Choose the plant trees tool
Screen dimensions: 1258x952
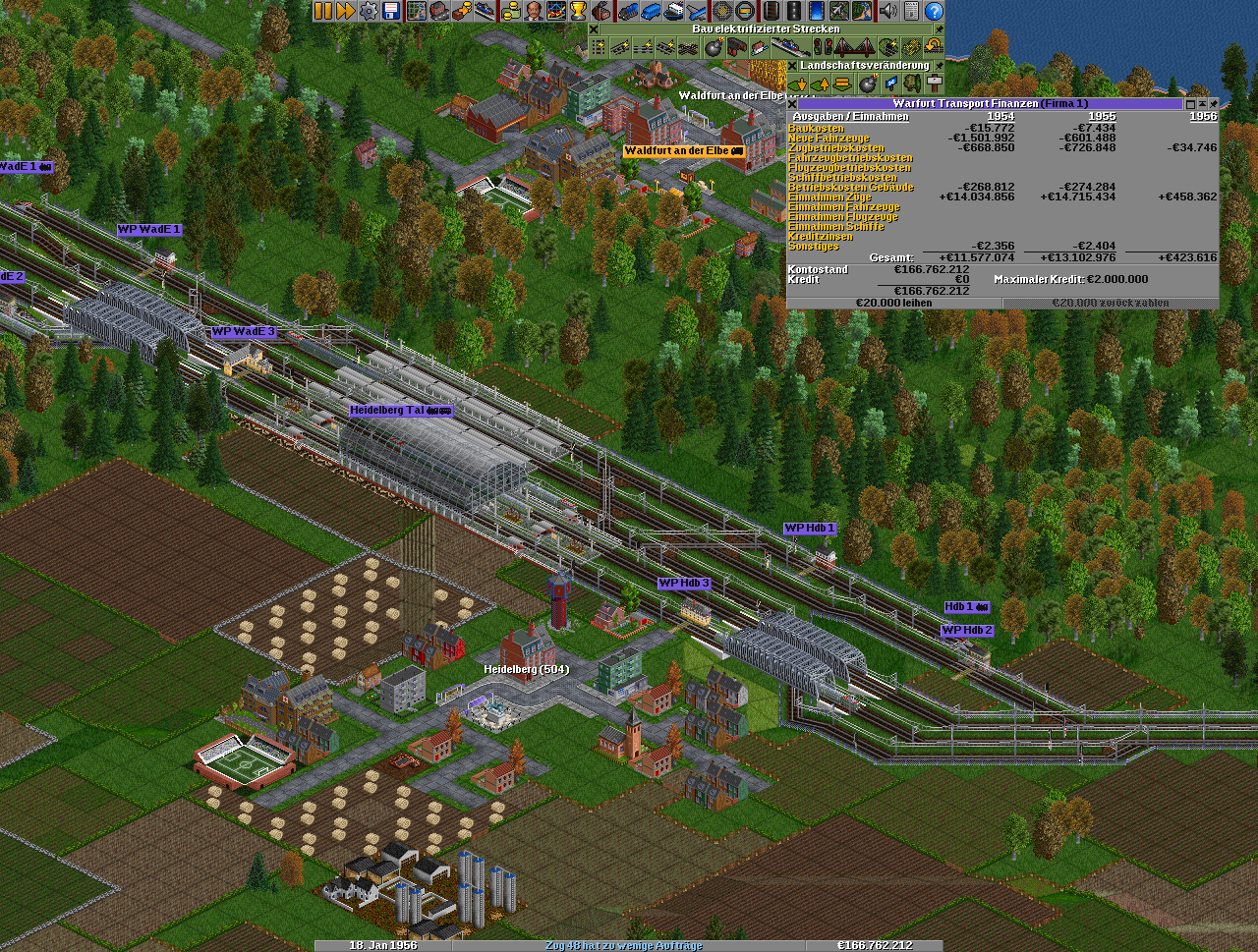pyautogui.click(x=912, y=84)
